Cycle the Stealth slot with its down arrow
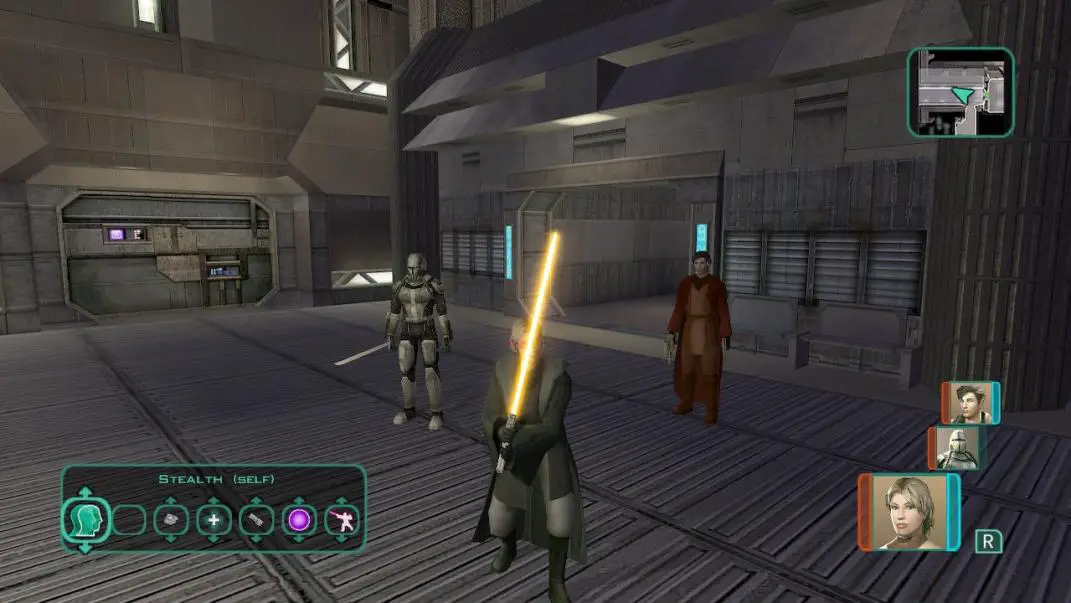Image resolution: width=1071 pixels, height=603 pixels. click(x=84, y=546)
